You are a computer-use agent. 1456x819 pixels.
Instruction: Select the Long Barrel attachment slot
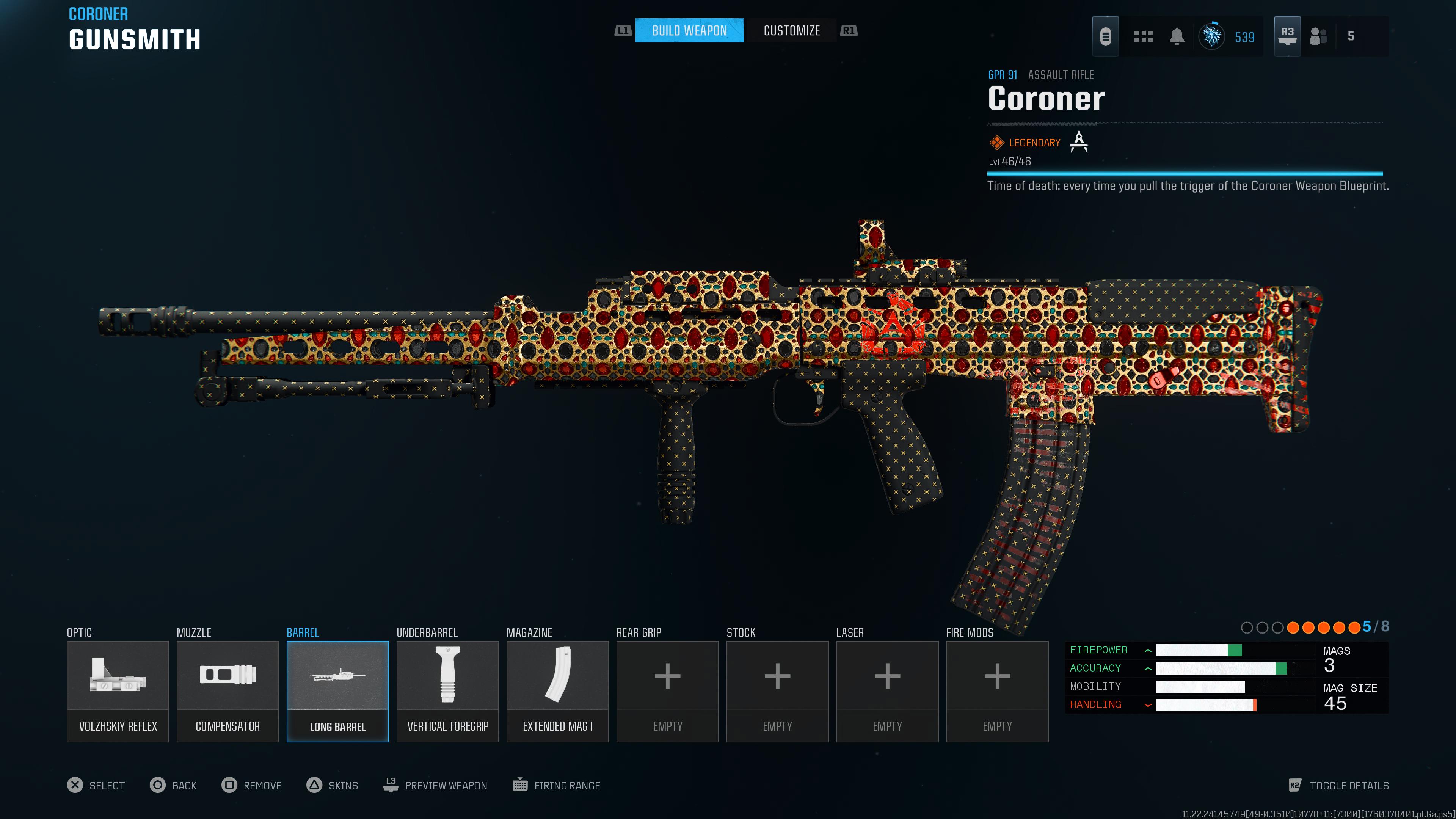point(337,691)
